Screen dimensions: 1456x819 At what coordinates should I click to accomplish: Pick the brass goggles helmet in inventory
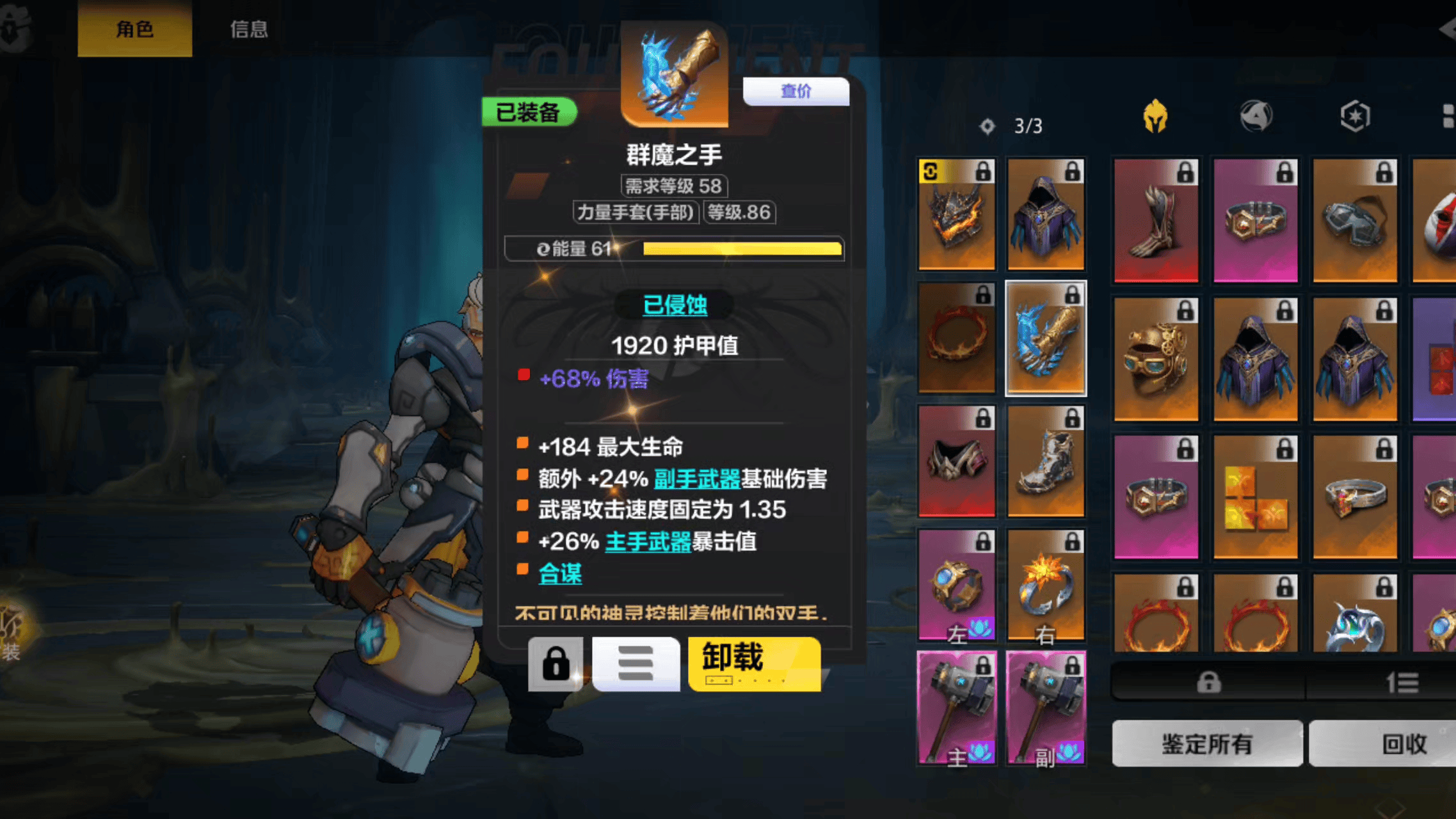click(x=1156, y=360)
